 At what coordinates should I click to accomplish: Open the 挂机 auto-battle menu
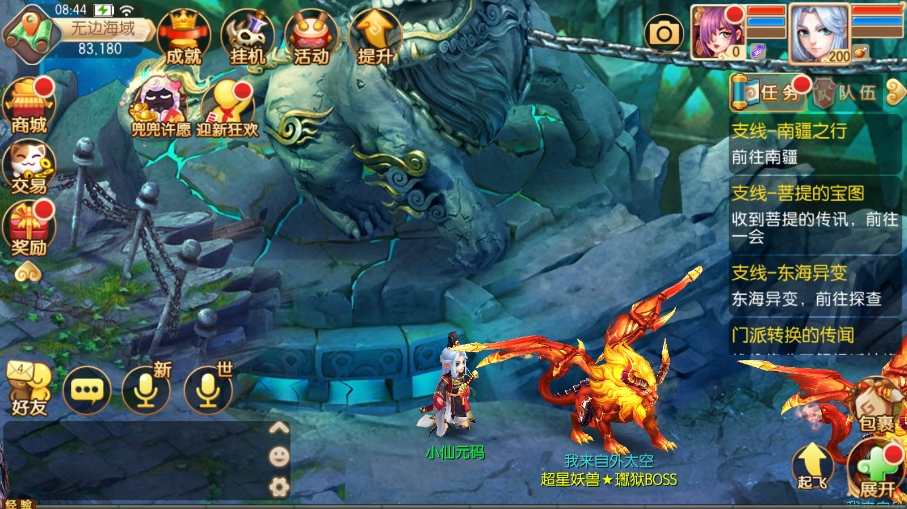click(247, 38)
